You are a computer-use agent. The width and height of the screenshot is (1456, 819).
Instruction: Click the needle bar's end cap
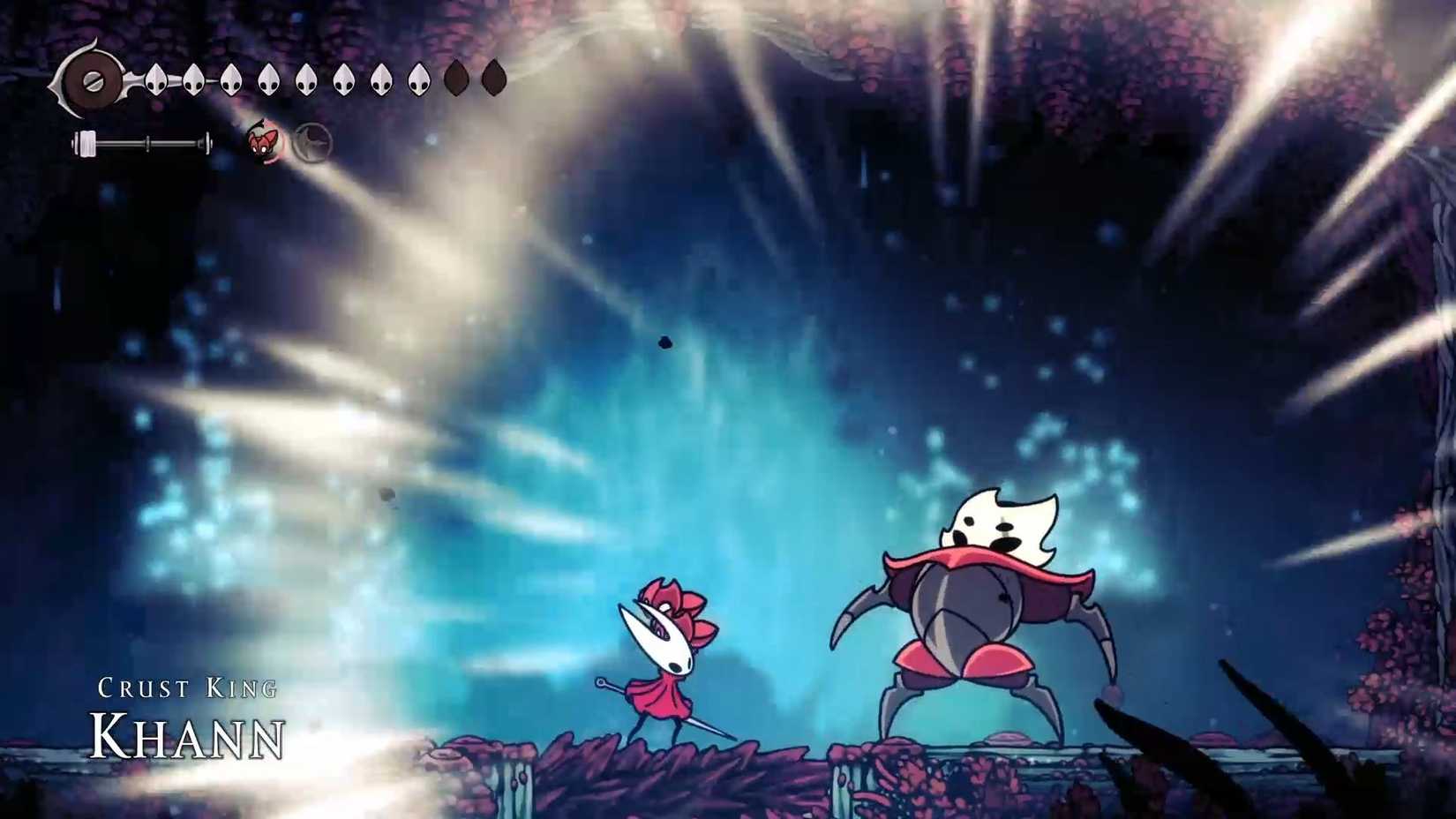(208, 139)
